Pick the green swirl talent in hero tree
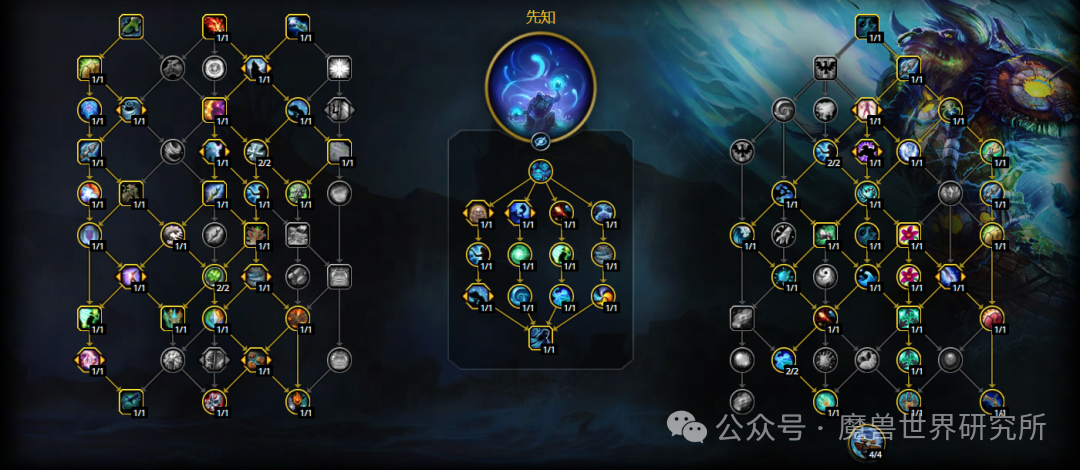 519,254
